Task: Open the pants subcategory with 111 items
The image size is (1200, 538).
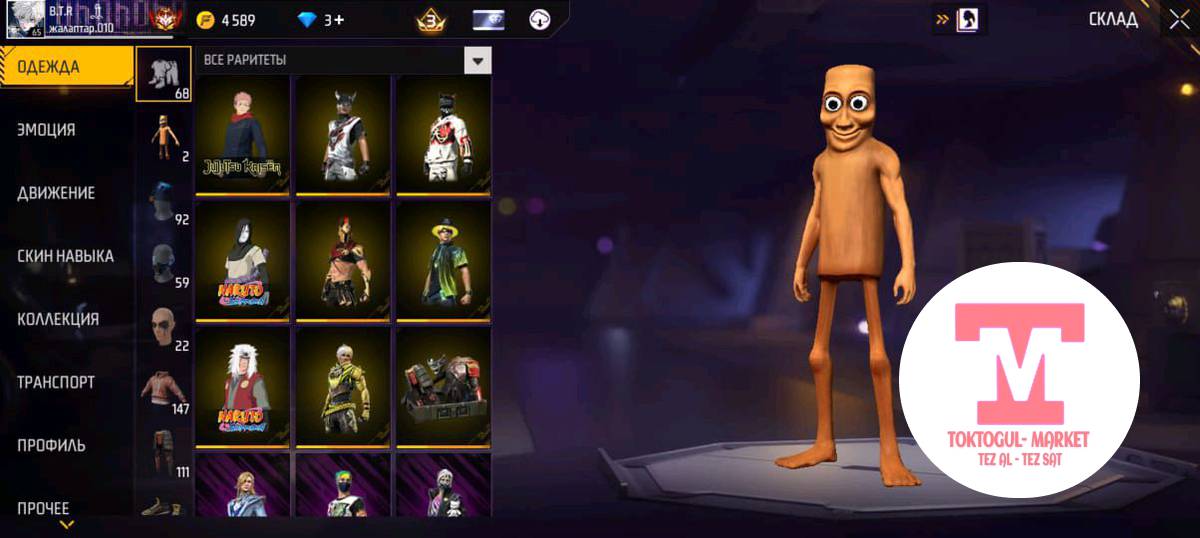Action: tap(165, 452)
